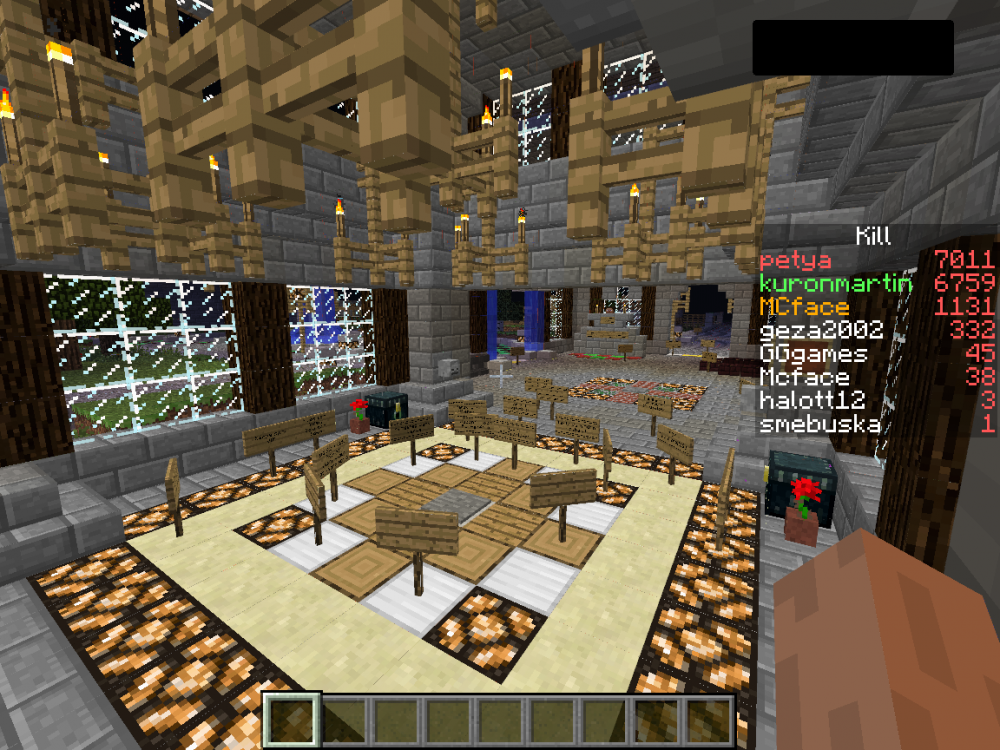This screenshot has width=1000, height=750.
Task: Click the Kill scoreboard header
Action: coord(872,236)
